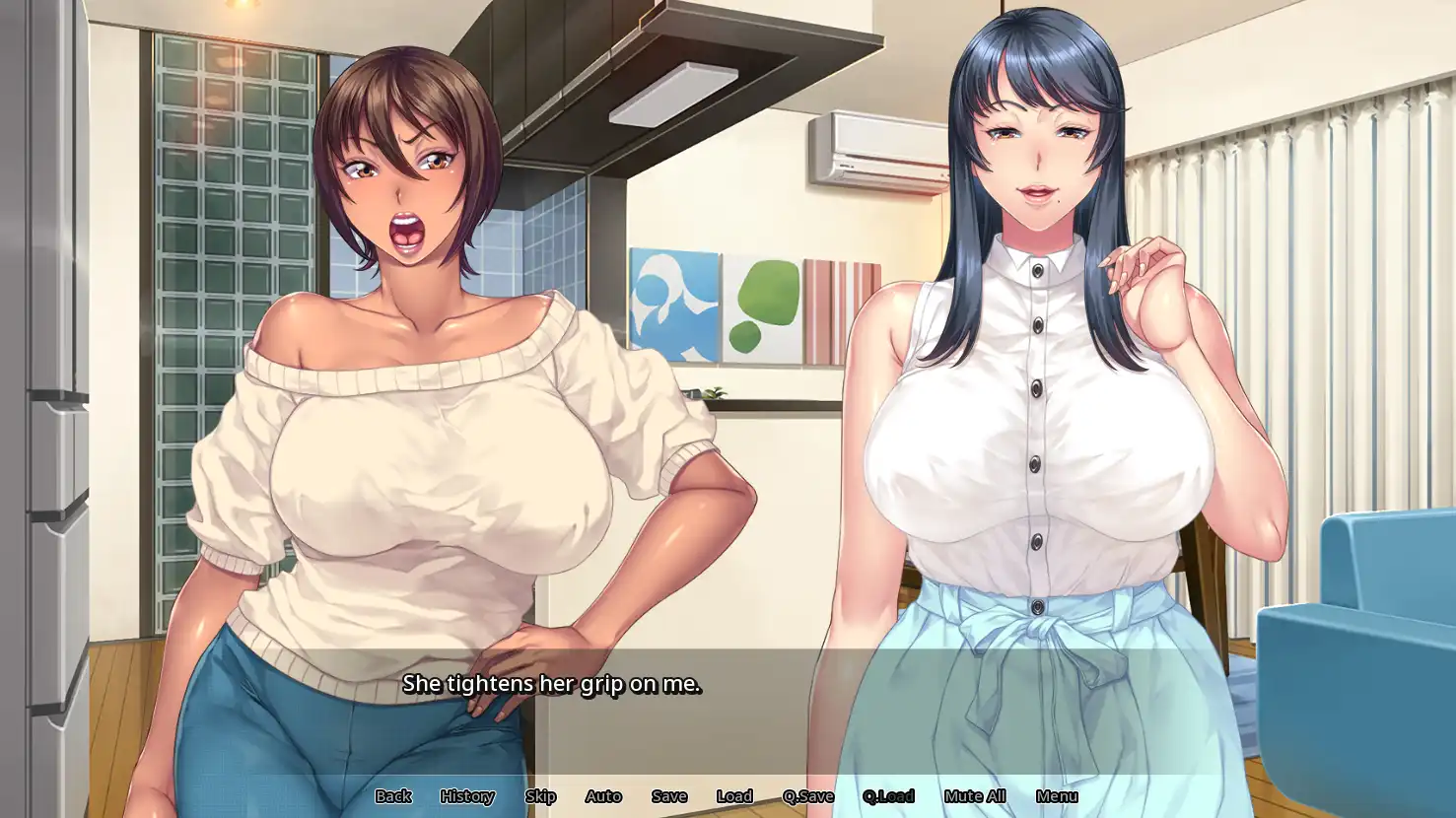The width and height of the screenshot is (1456, 818).
Task: Open the game Menu
Action: [x=1057, y=796]
